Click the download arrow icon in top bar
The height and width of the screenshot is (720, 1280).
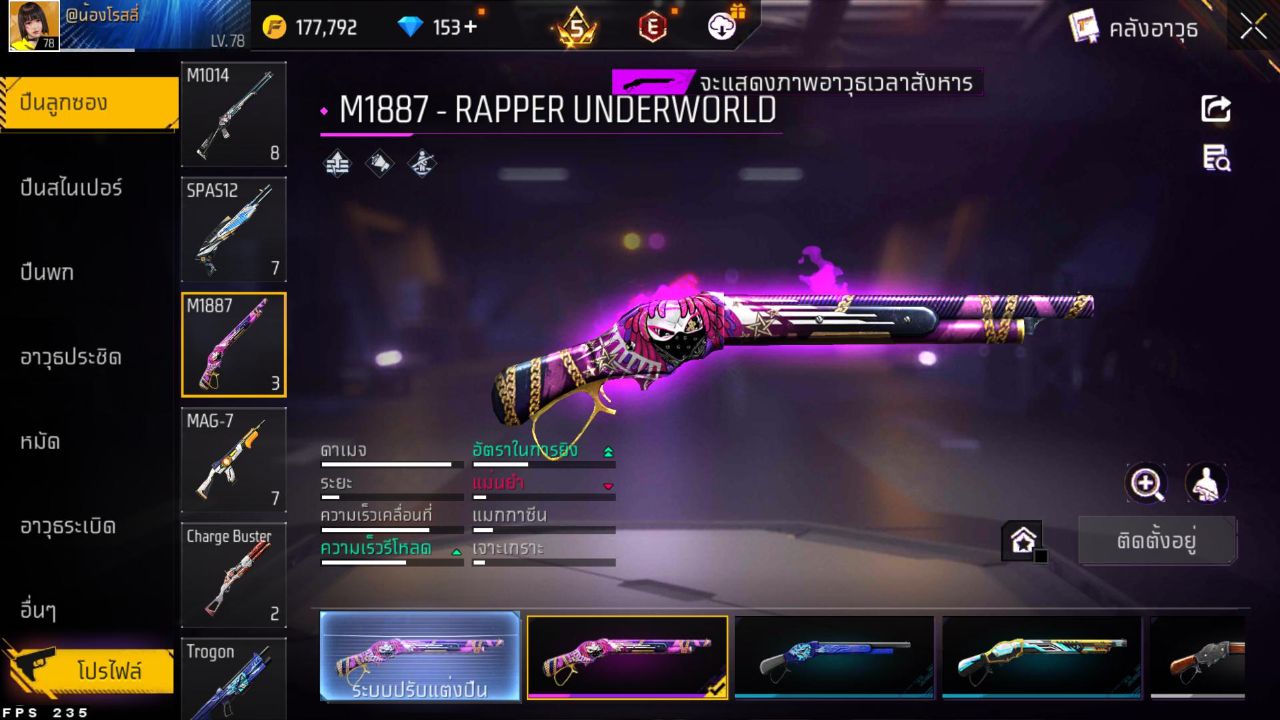click(722, 28)
